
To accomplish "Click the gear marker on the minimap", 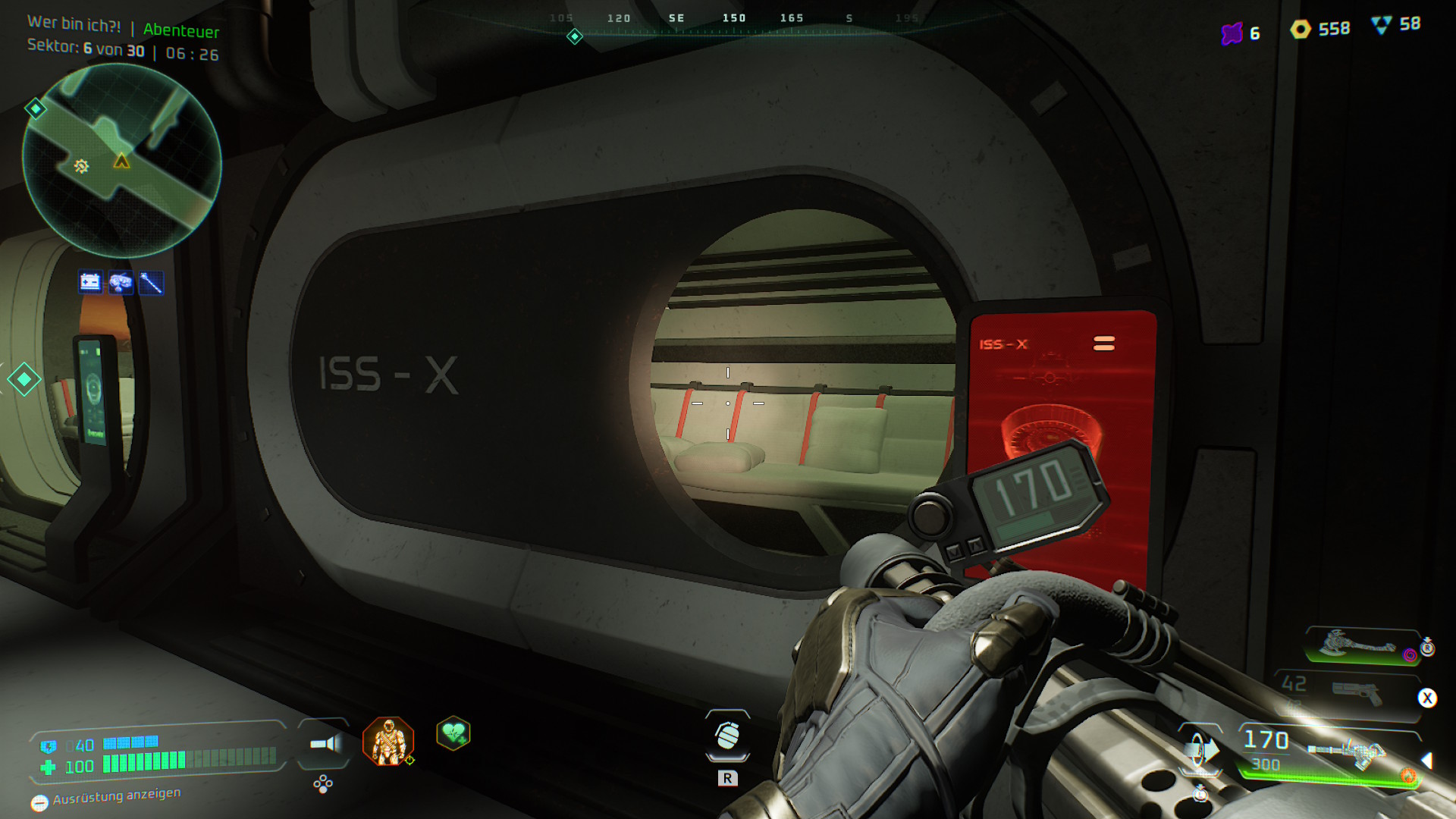I will point(81,166).
